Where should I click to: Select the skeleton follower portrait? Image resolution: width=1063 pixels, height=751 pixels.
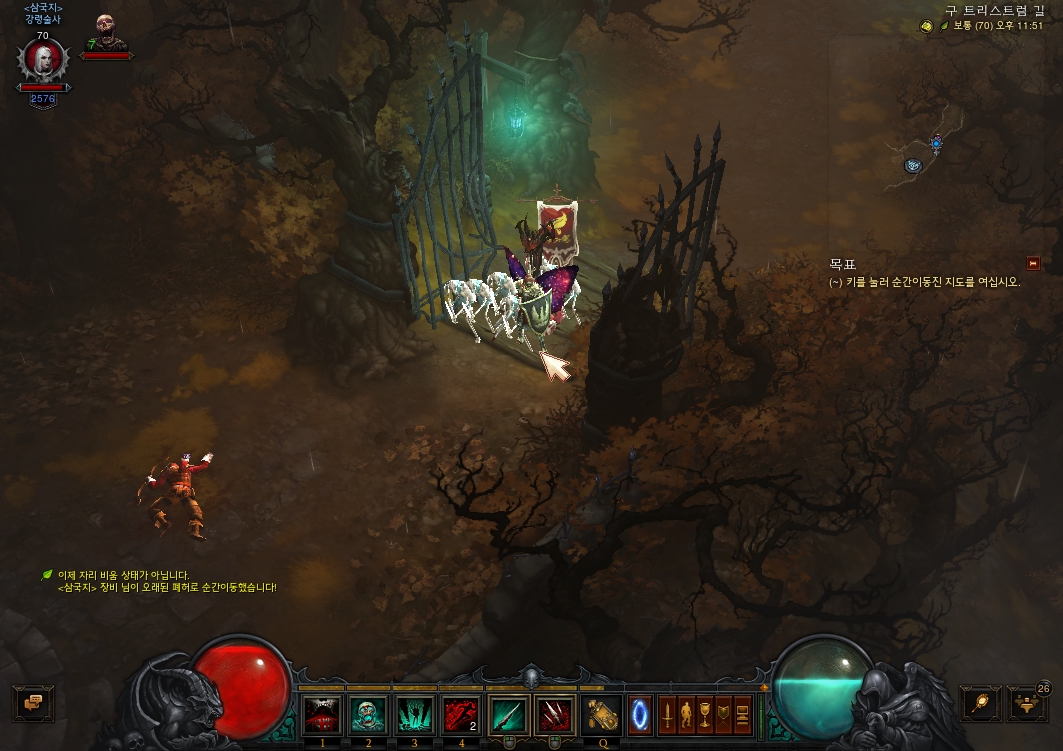pyautogui.click(x=106, y=31)
